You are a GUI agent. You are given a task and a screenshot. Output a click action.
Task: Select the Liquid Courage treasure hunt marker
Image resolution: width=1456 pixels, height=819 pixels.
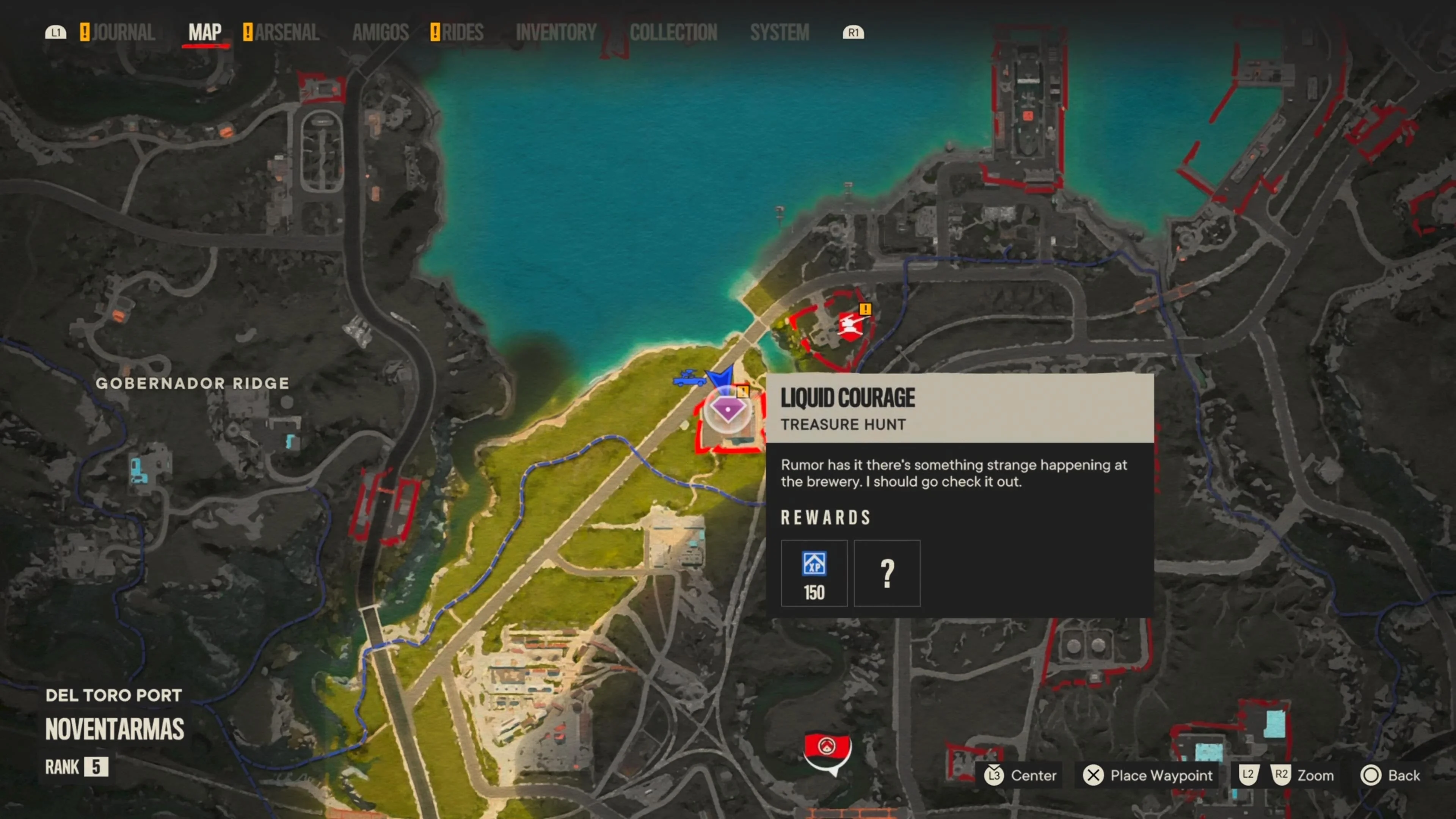[x=728, y=409]
